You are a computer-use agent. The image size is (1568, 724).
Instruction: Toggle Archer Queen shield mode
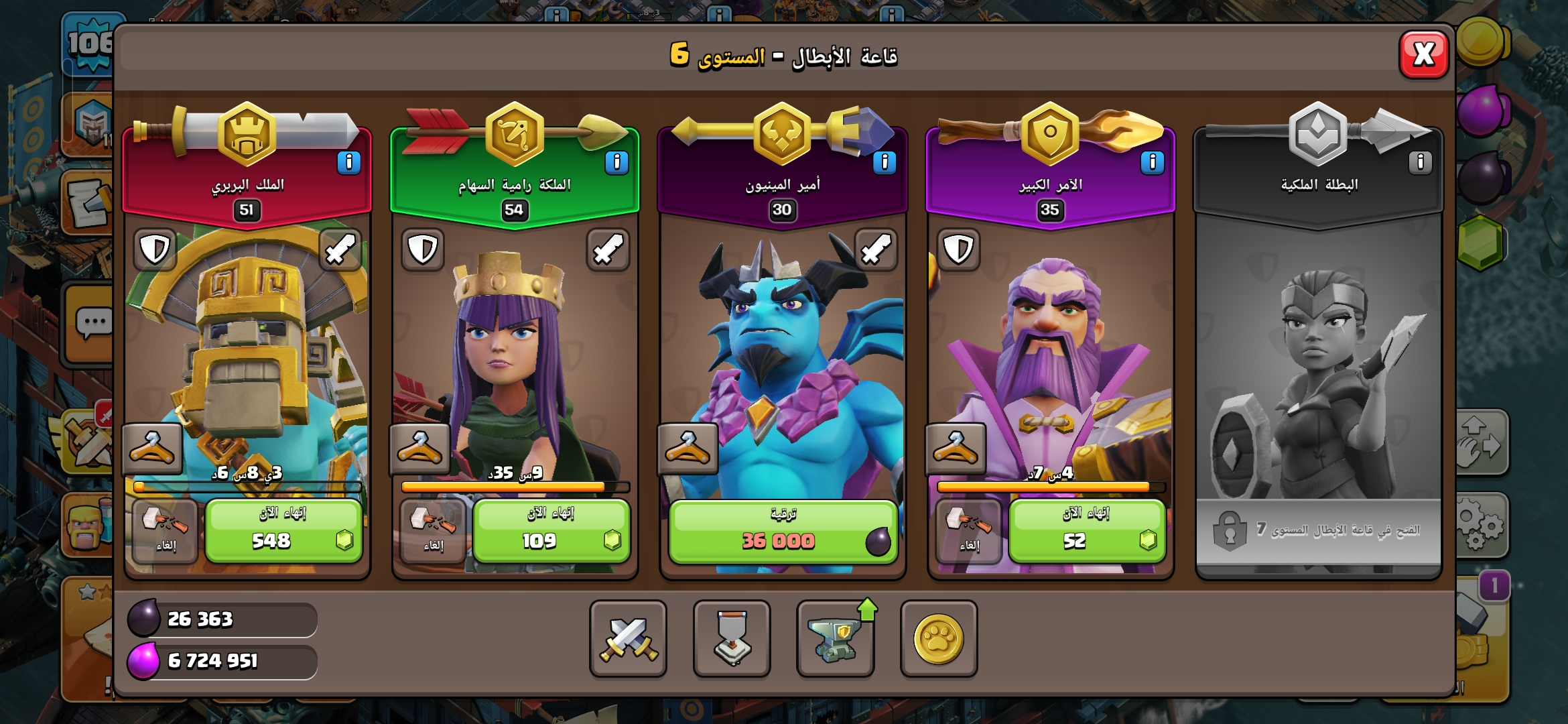pyautogui.click(x=423, y=249)
